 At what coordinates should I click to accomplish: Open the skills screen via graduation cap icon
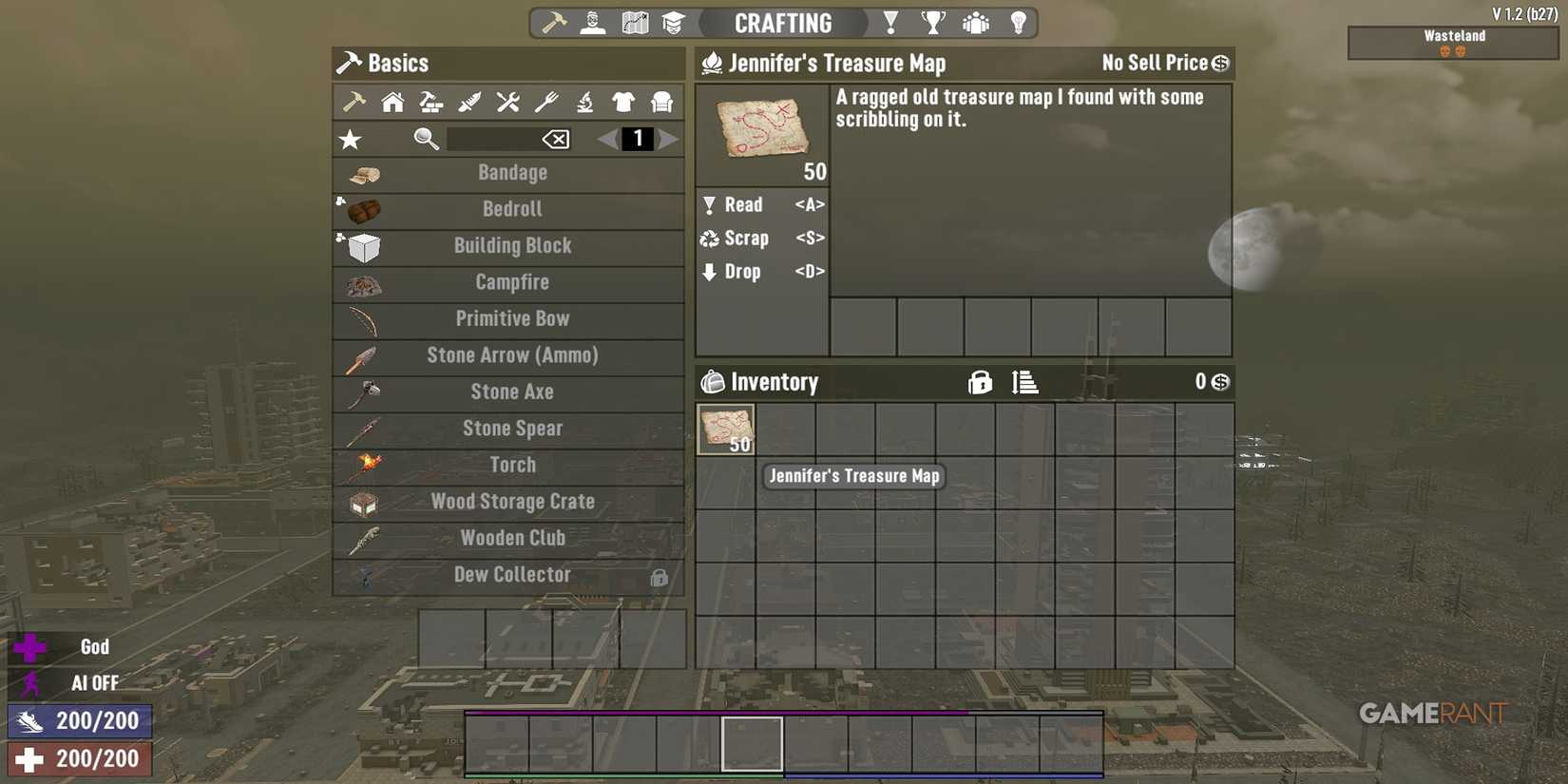(675, 22)
